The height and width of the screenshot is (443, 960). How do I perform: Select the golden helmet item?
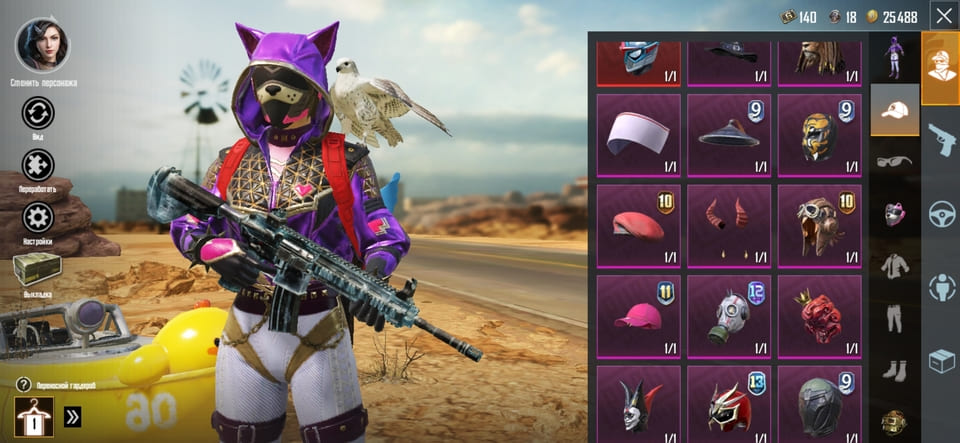coord(819,135)
